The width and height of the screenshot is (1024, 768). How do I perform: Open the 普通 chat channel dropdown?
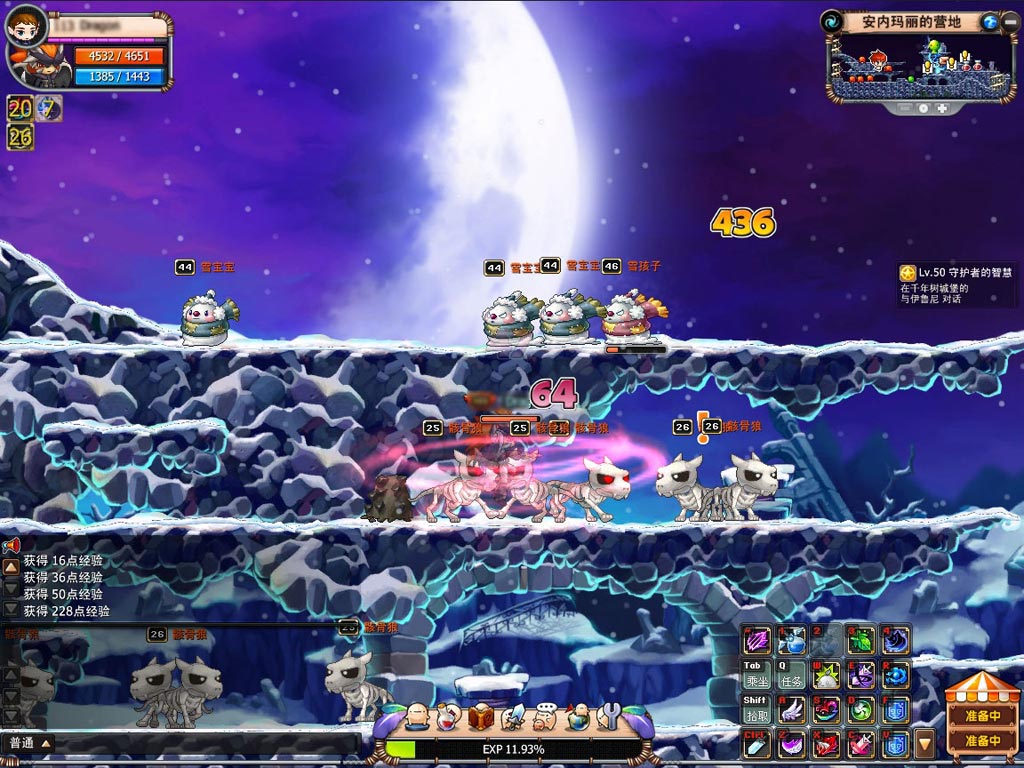[30, 743]
